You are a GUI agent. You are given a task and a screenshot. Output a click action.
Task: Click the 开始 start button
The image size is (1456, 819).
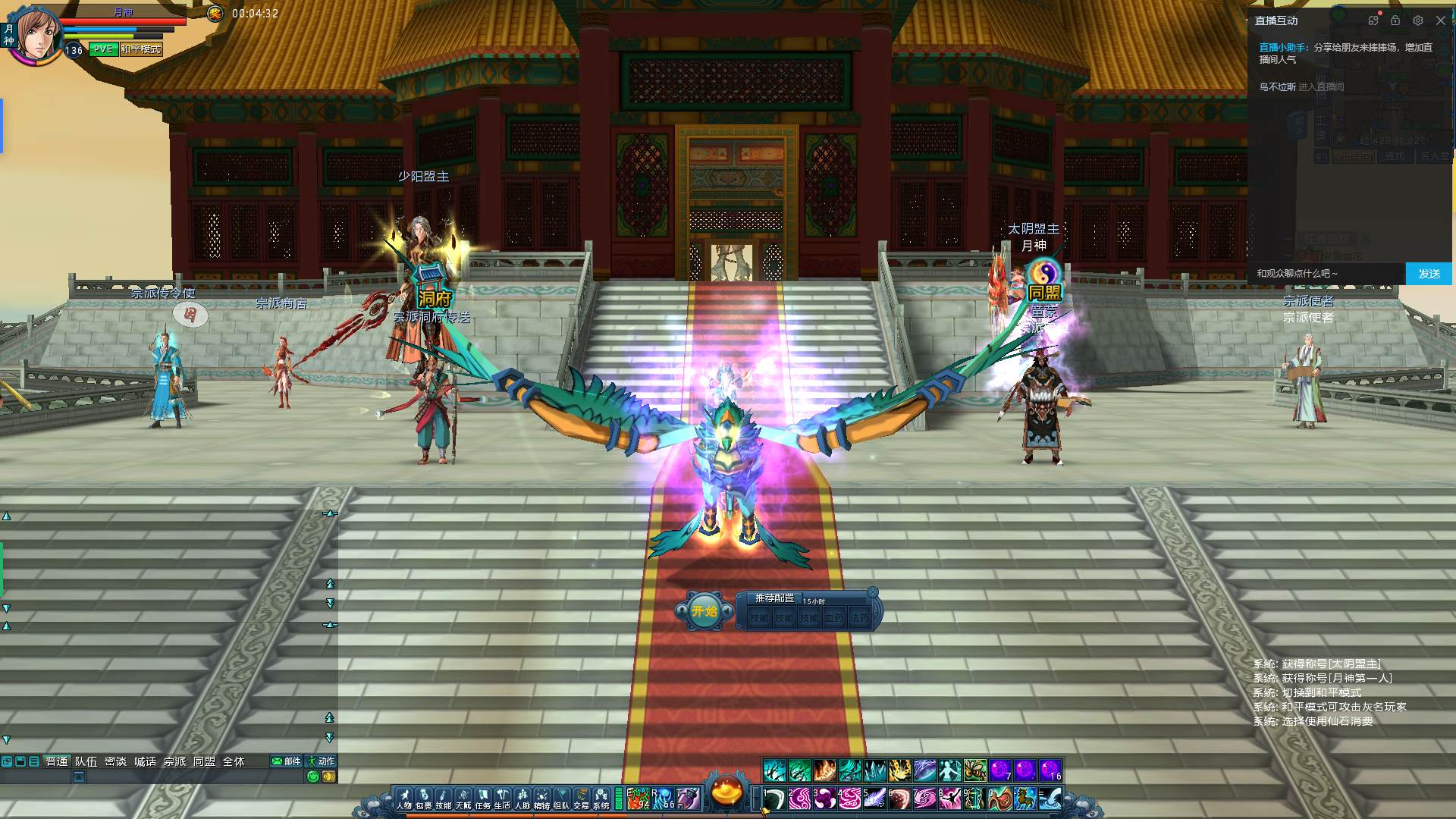(x=704, y=611)
